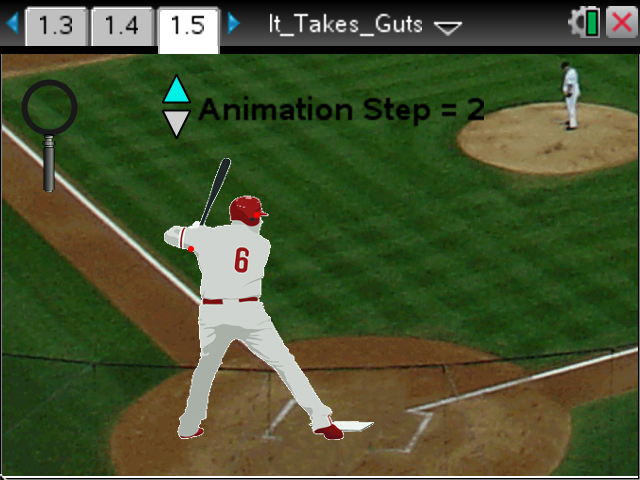Decrease the animation step with gray down arrow
The image size is (640, 480).
[x=177, y=123]
